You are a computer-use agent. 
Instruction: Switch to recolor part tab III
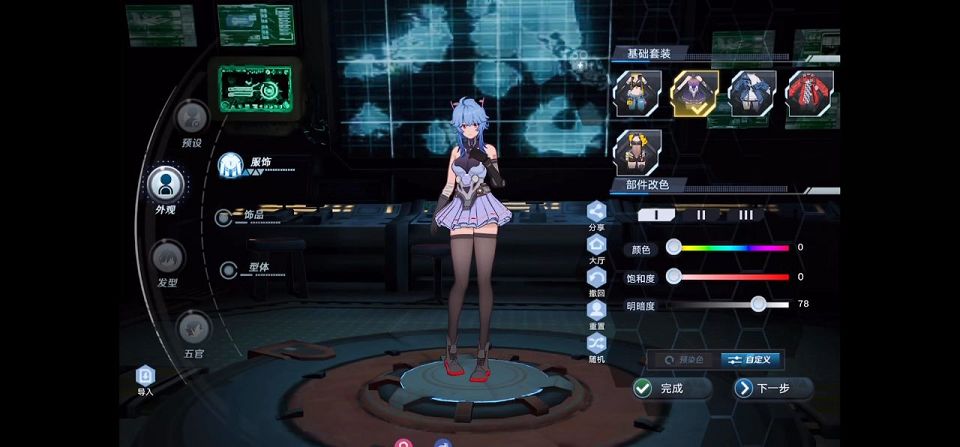pos(746,214)
